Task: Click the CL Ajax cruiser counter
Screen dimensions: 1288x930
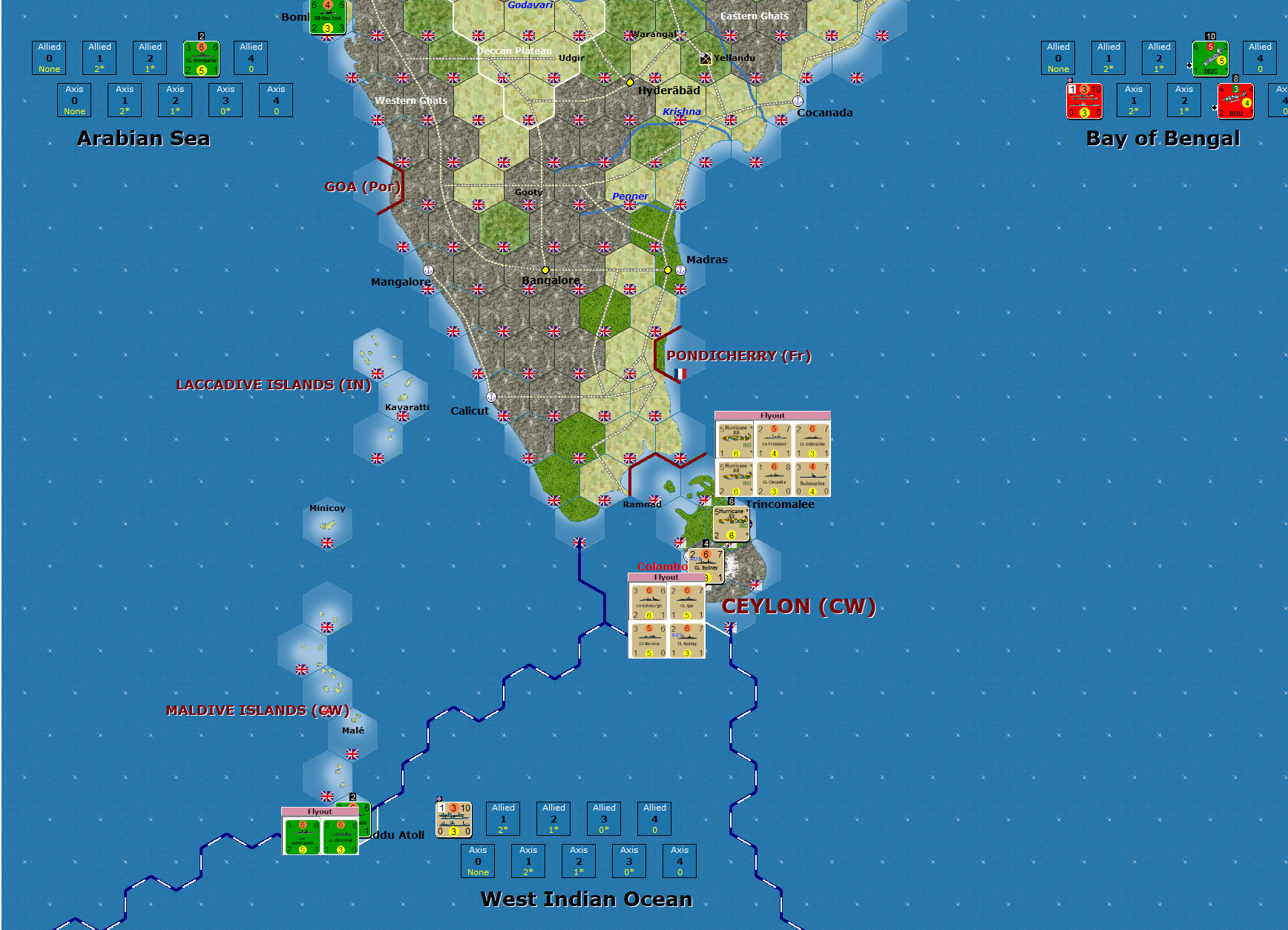Action: 687,601
